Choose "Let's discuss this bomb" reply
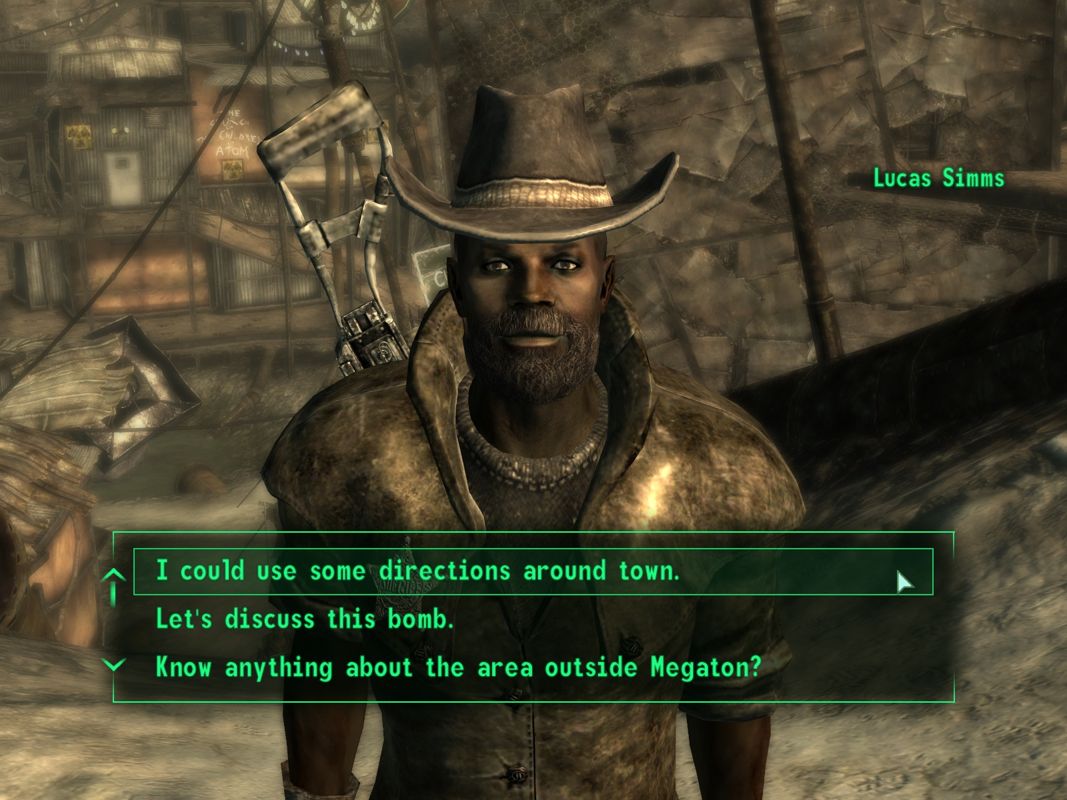 coord(305,619)
